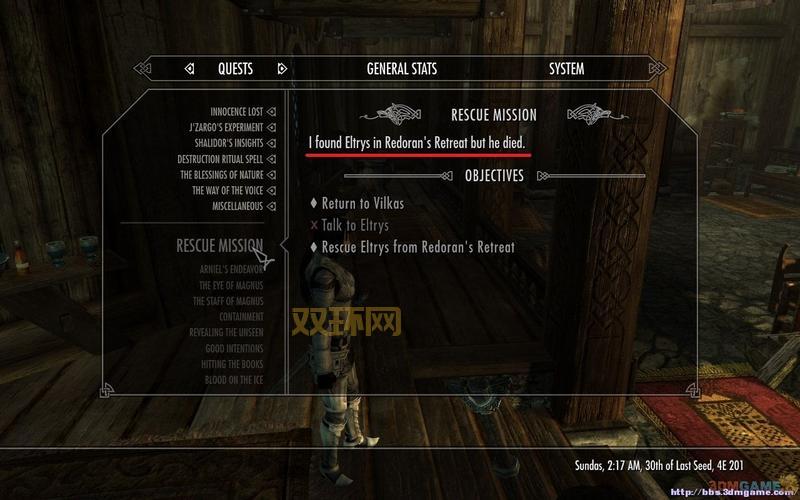Select completed quest The Eye of Magnus
The height and width of the screenshot is (500, 800).
(231, 285)
